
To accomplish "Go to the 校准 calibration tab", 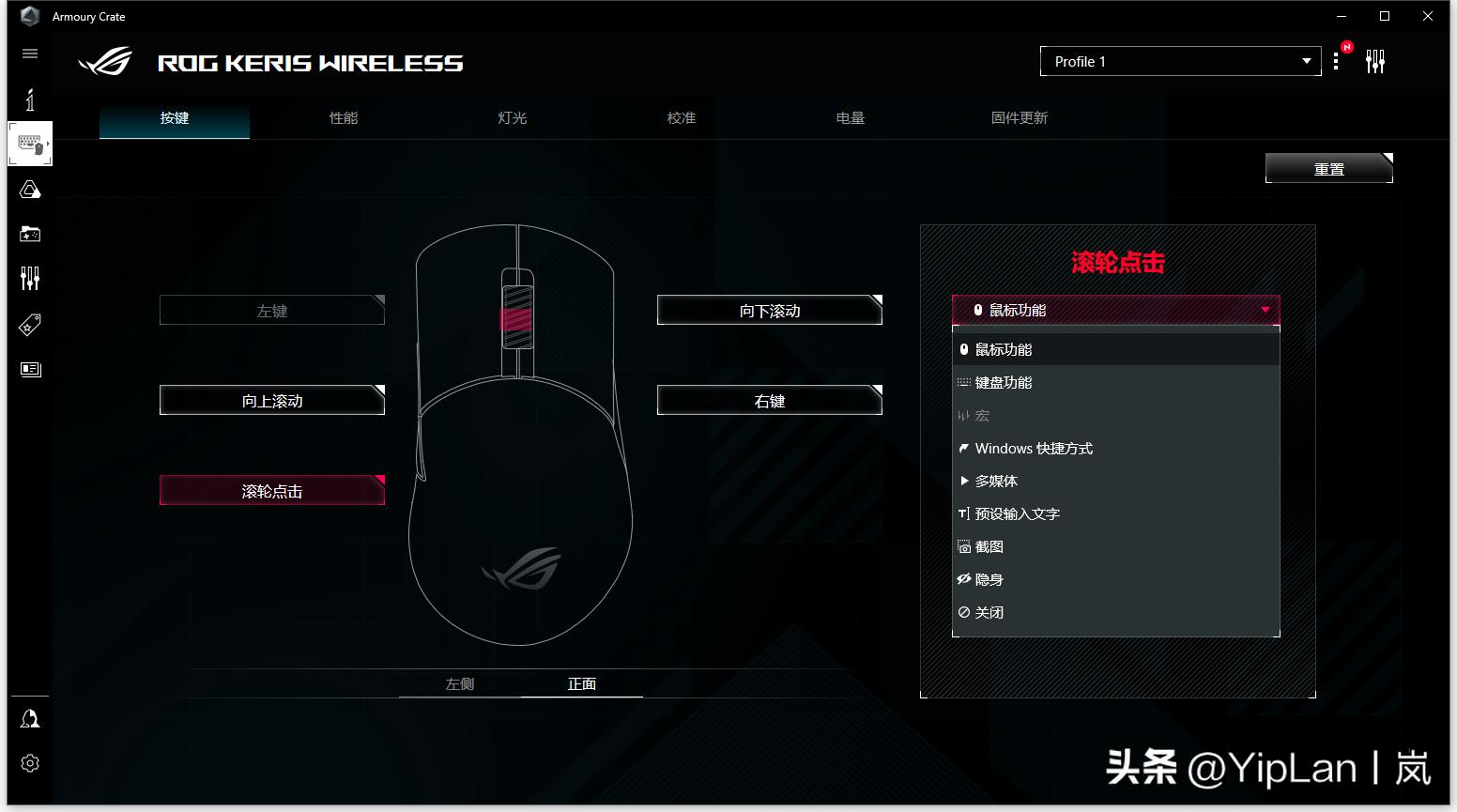I will 682,118.
